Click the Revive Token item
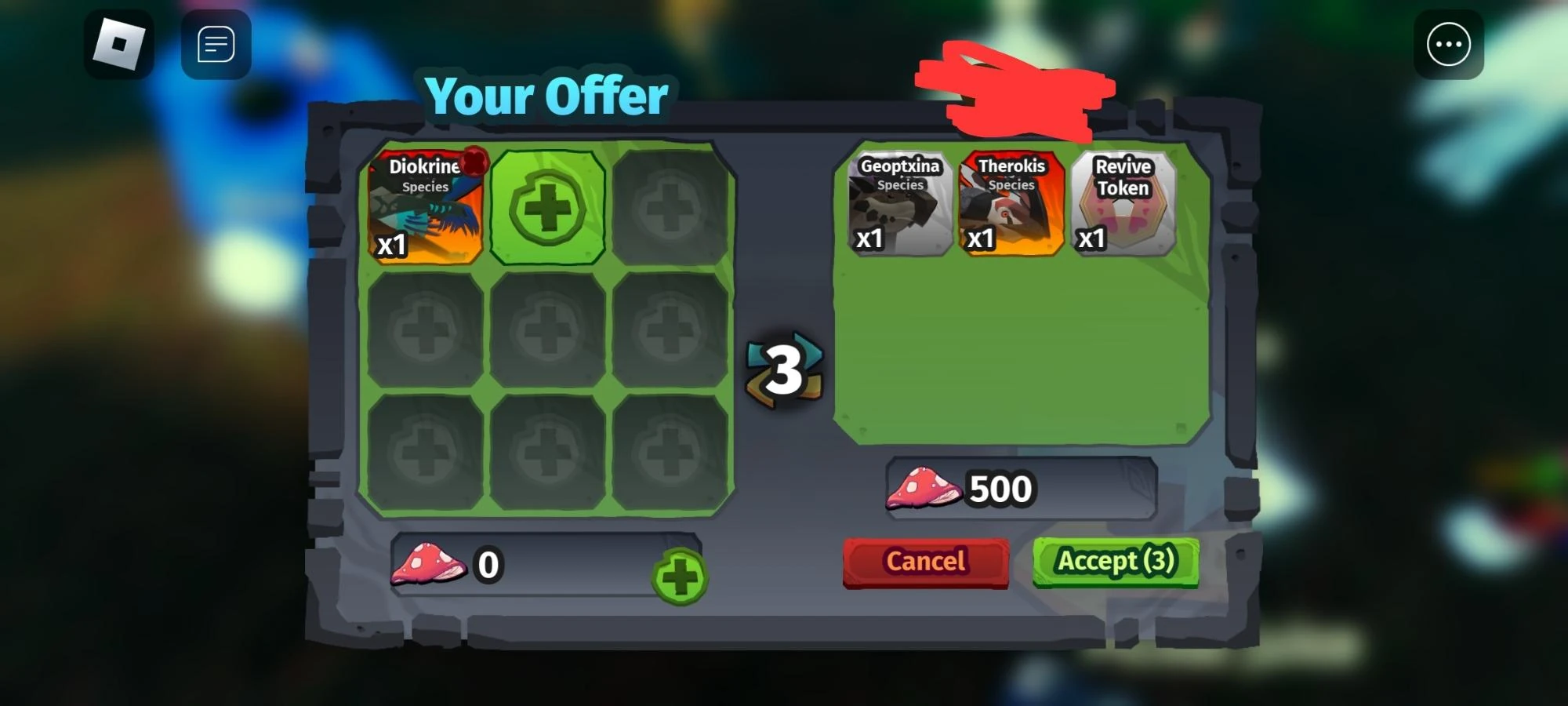1568x706 pixels. click(x=1124, y=206)
